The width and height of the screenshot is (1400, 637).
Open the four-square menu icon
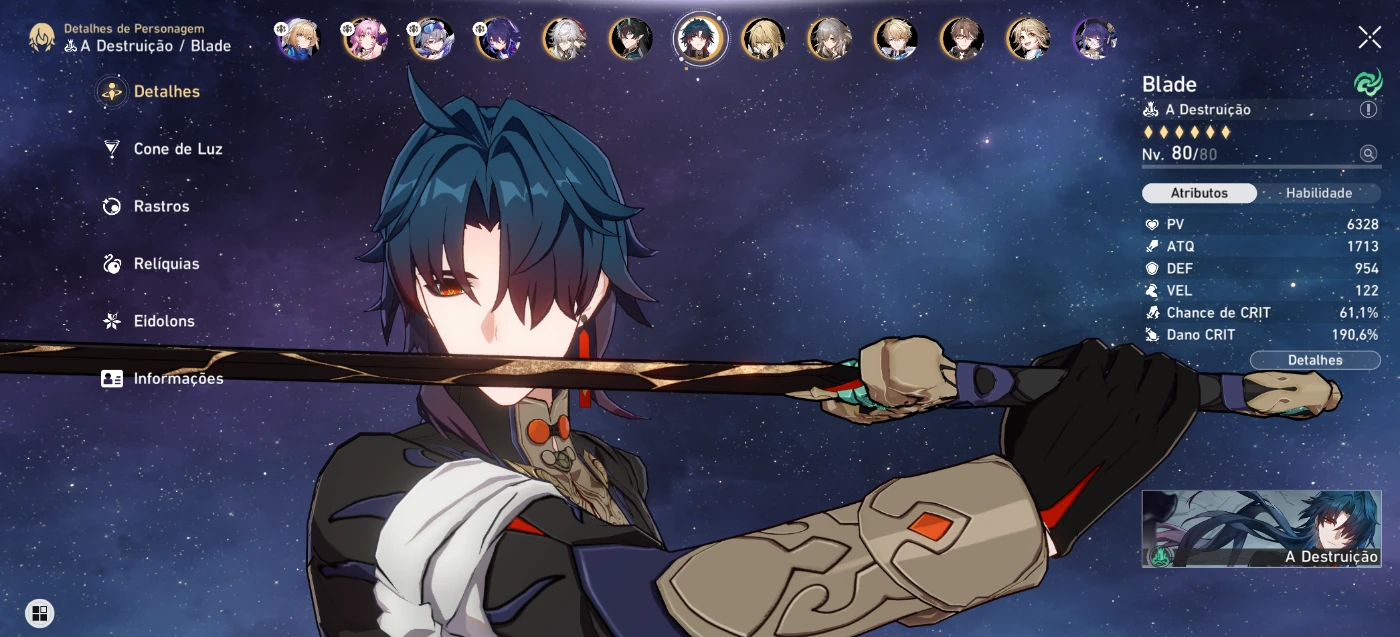(x=39, y=613)
